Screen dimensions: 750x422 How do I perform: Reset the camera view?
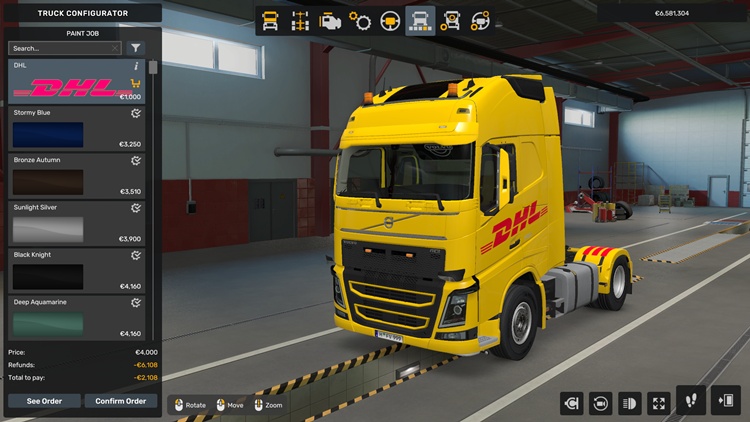(x=601, y=403)
